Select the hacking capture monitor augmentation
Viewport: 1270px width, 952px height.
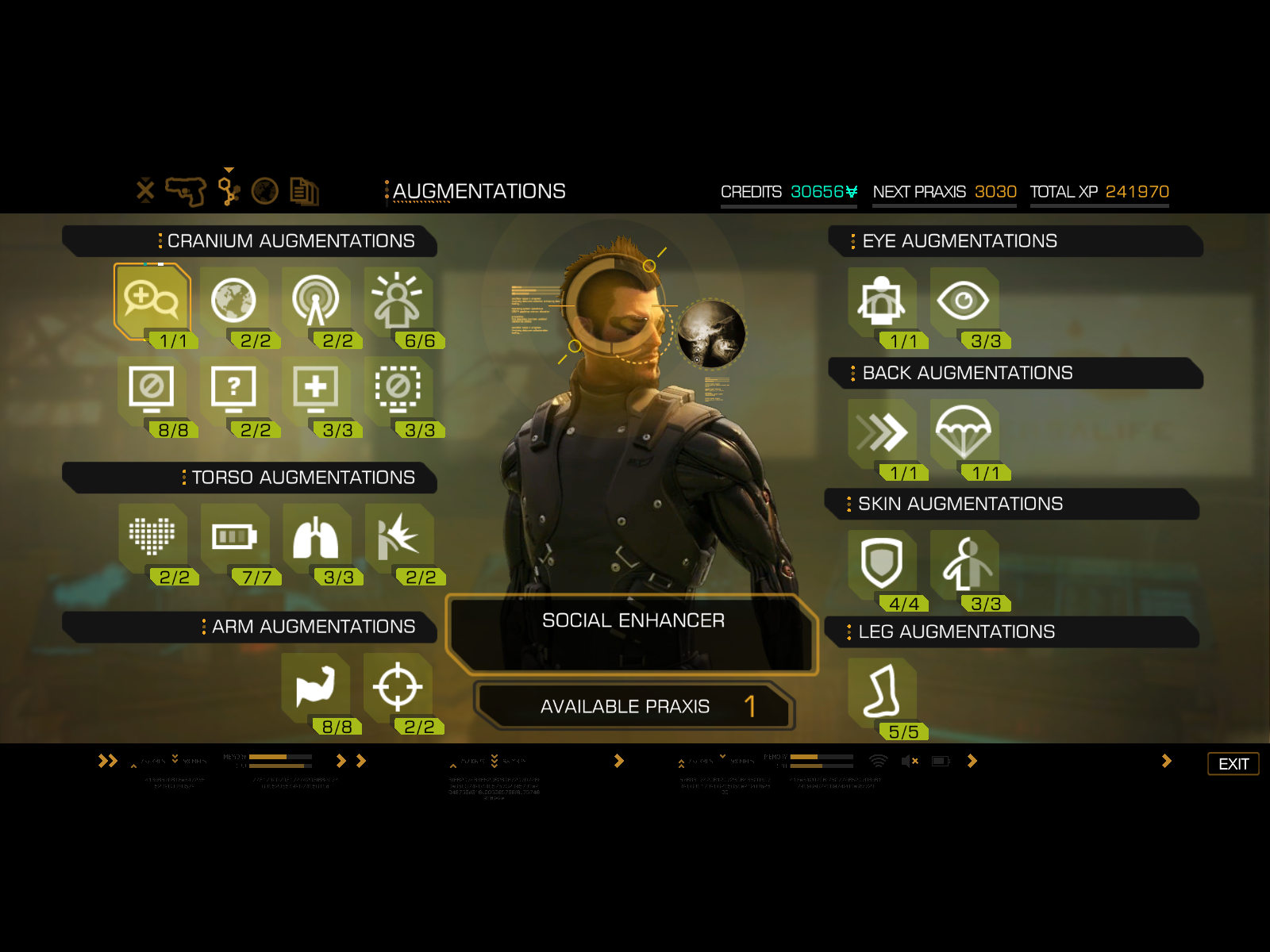pyautogui.click(x=152, y=389)
